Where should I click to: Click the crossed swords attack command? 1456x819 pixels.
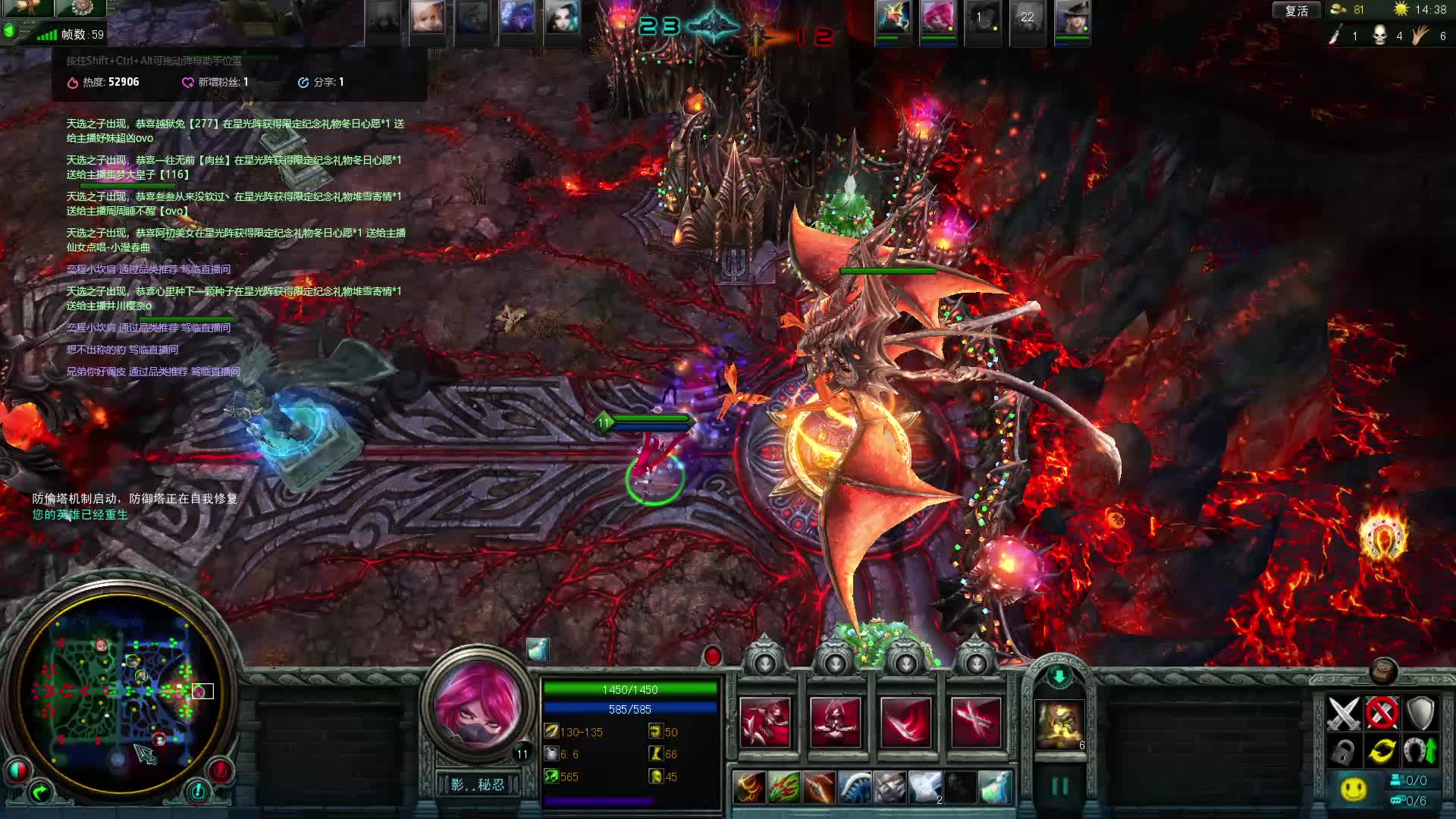1343,713
